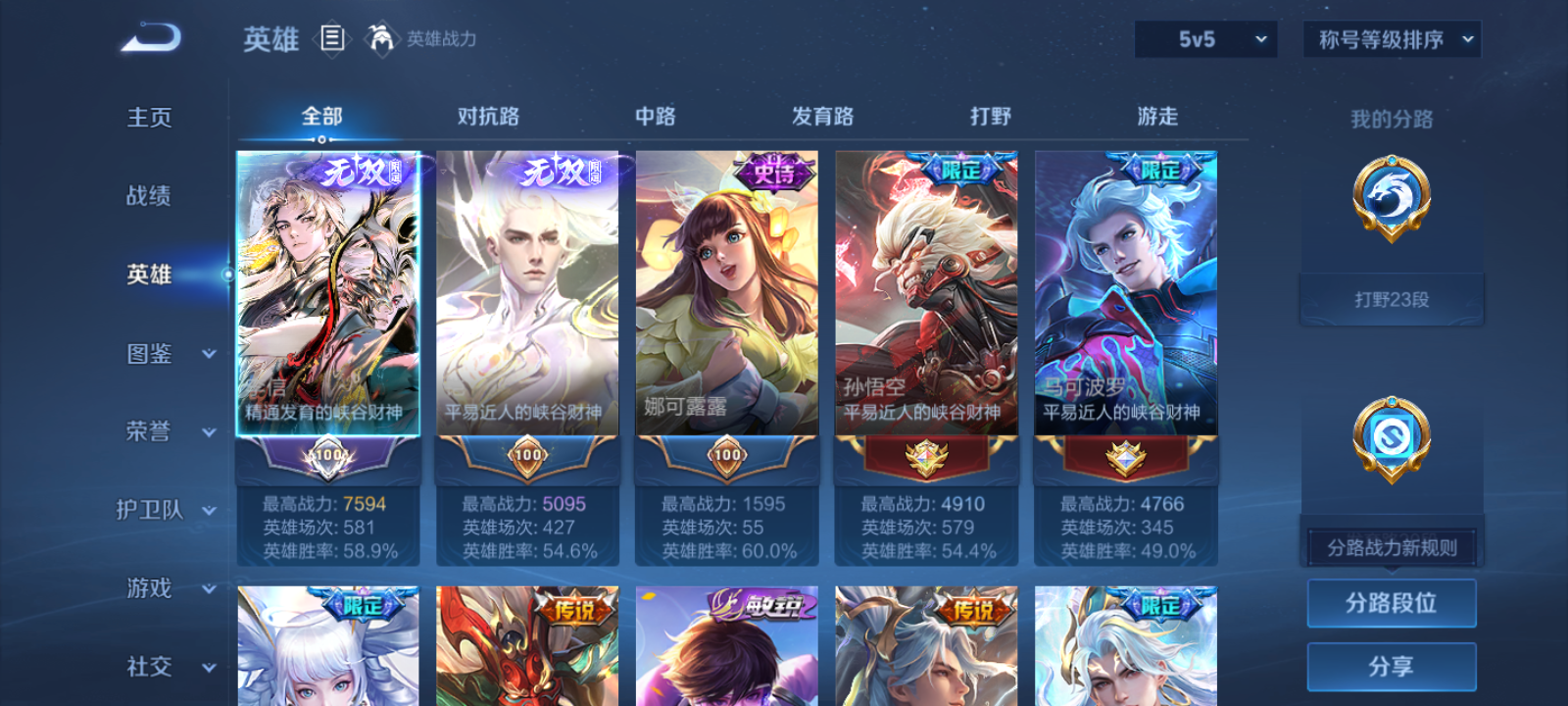
Task: Open the 5v5 mode dropdown
Action: pos(1205,40)
